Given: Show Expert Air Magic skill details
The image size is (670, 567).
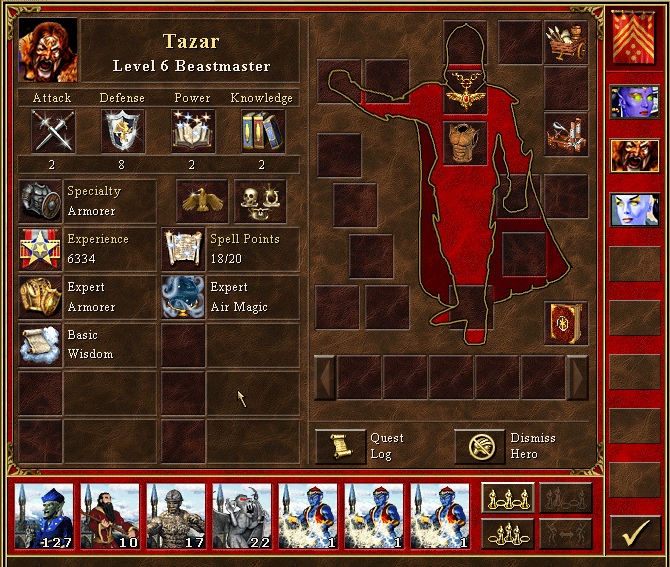Looking at the screenshot, I should point(184,298).
